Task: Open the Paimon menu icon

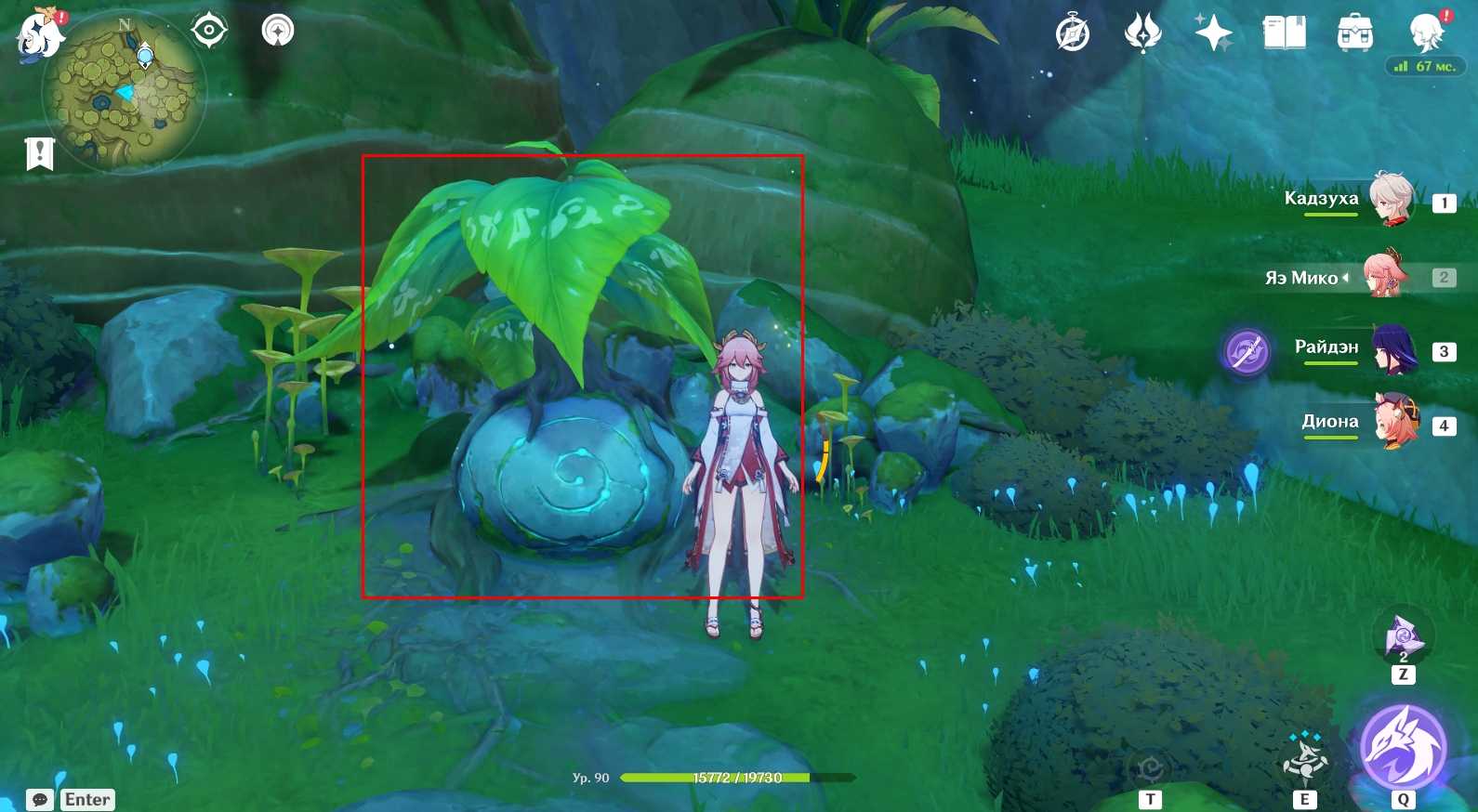Action: [41, 34]
